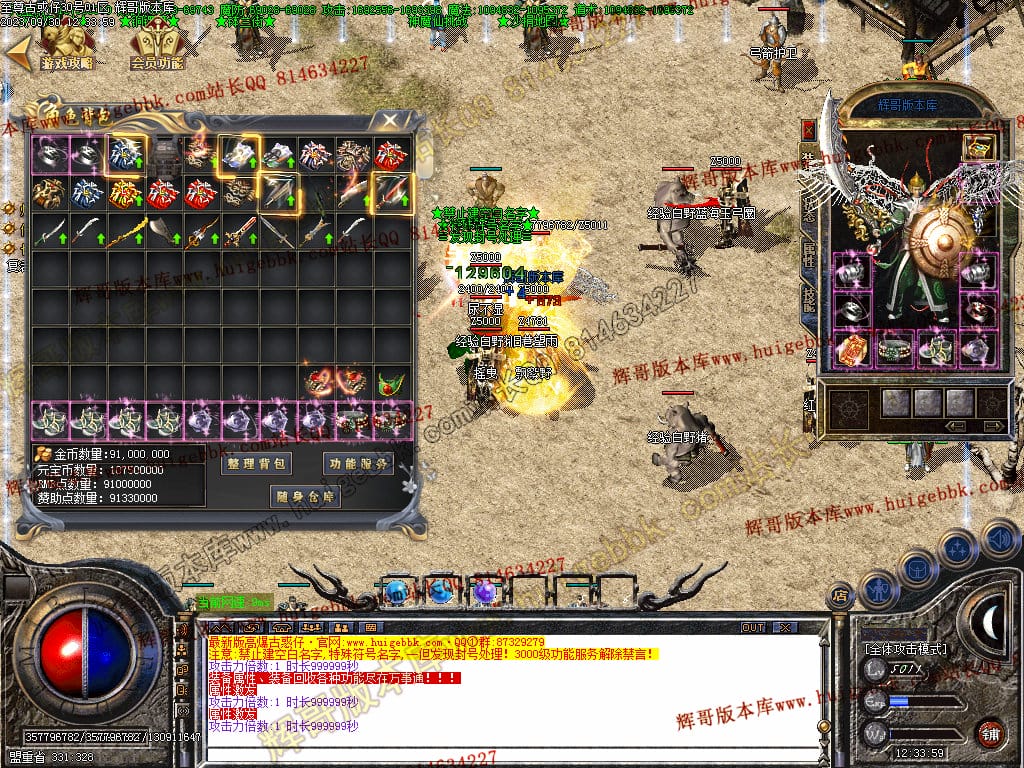1024x768 pixels.
Task: Switch to the 技能 skills tab
Action: pos(808,298)
